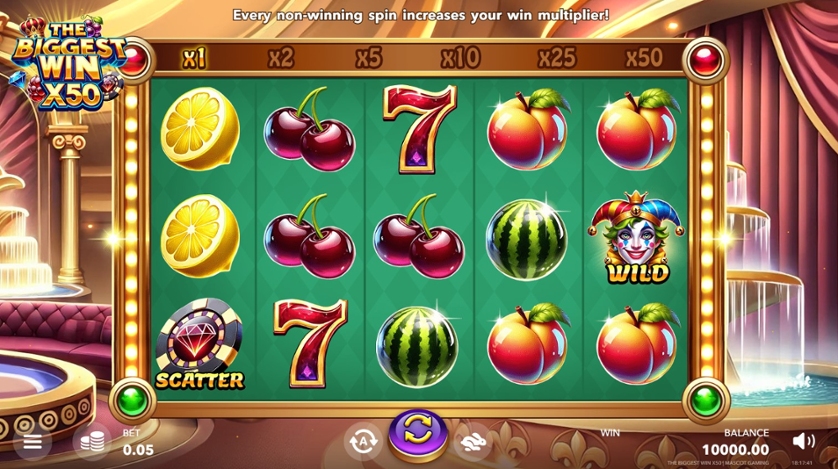Mute the game sound

pos(803,440)
